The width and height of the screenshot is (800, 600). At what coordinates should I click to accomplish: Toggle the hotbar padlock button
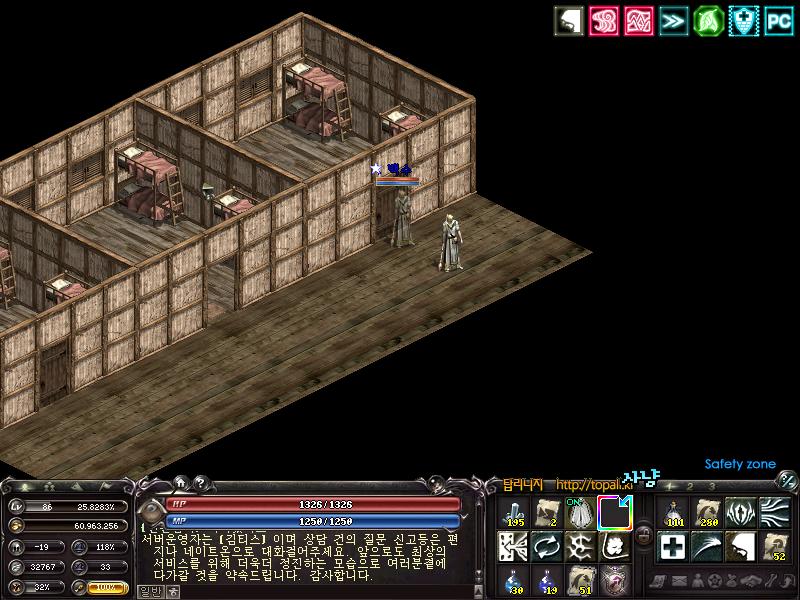click(641, 536)
